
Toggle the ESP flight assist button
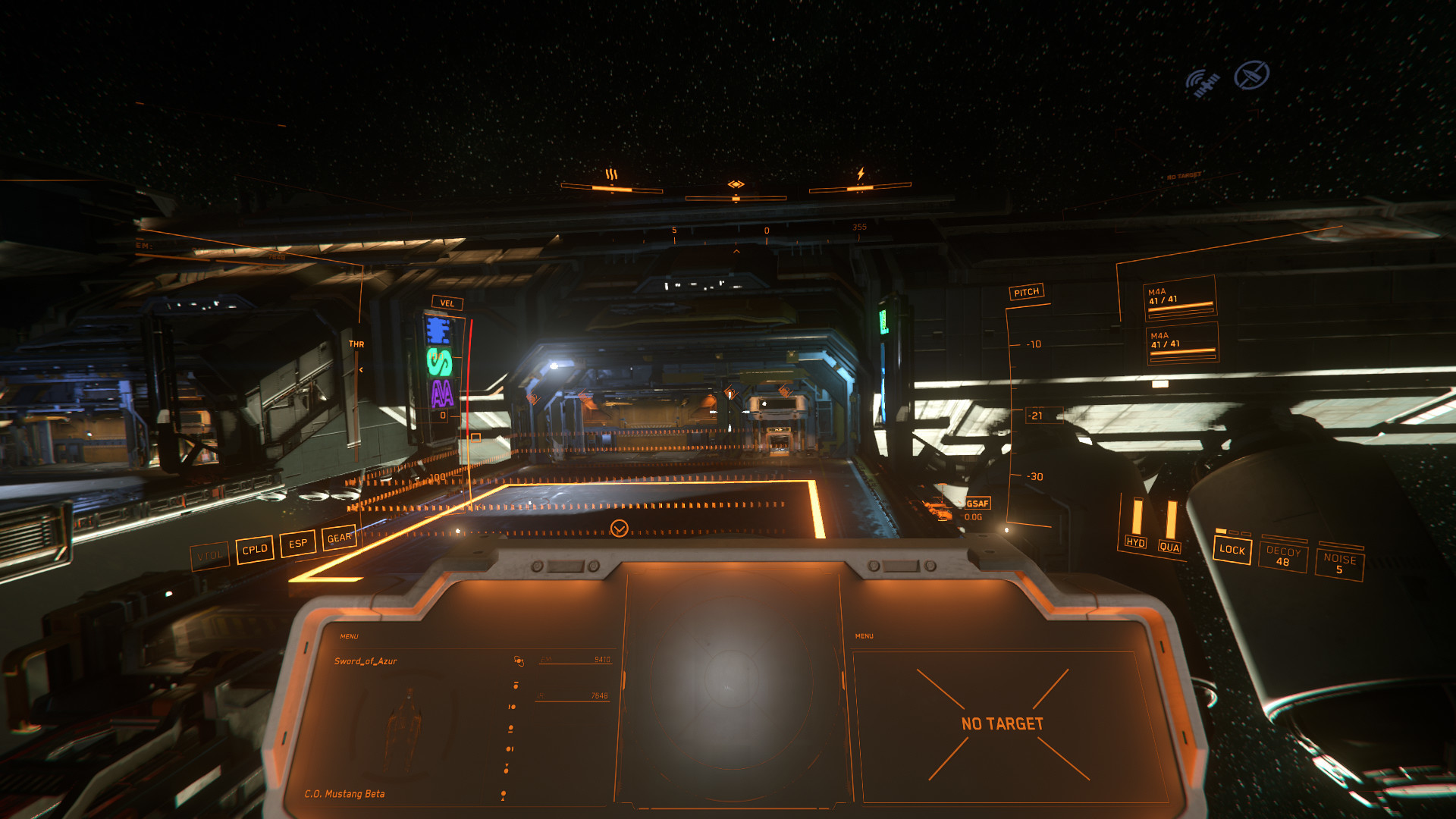click(298, 543)
